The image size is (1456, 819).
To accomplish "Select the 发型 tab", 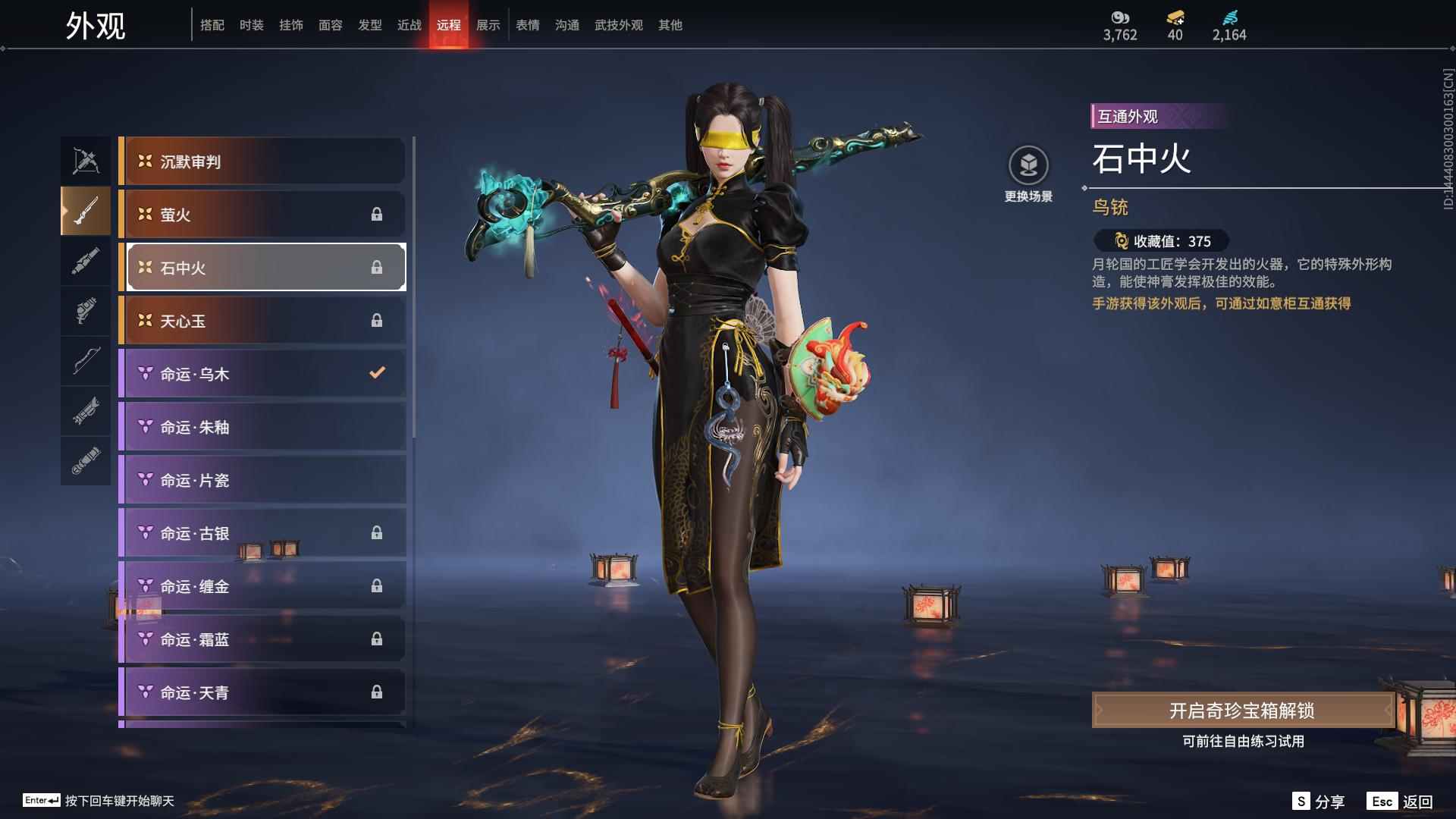I will [369, 25].
